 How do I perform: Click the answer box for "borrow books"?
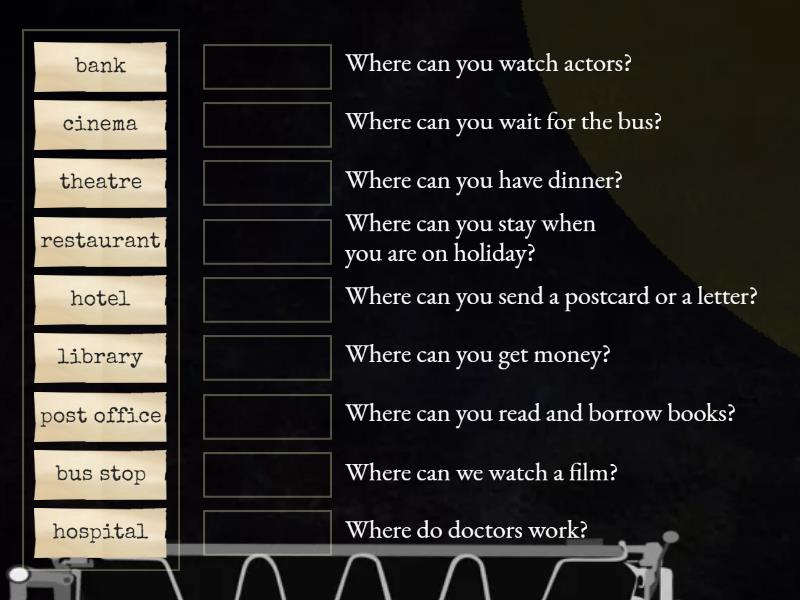267,416
